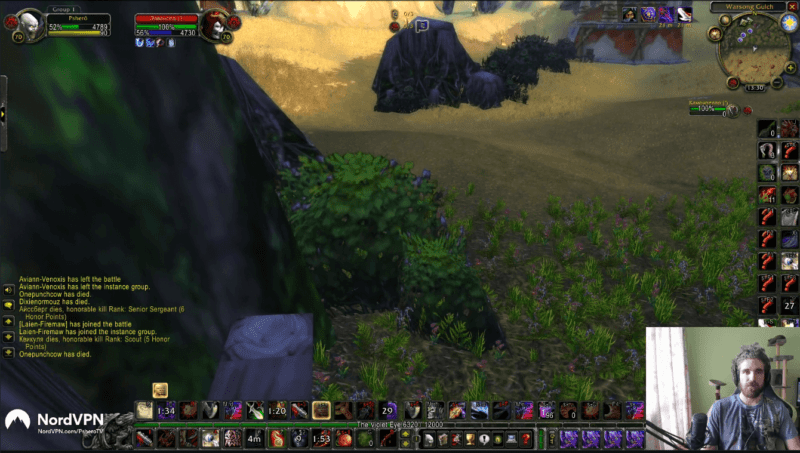
Task: Click the action slot showing 1:34 cooldown
Action: 166,410
